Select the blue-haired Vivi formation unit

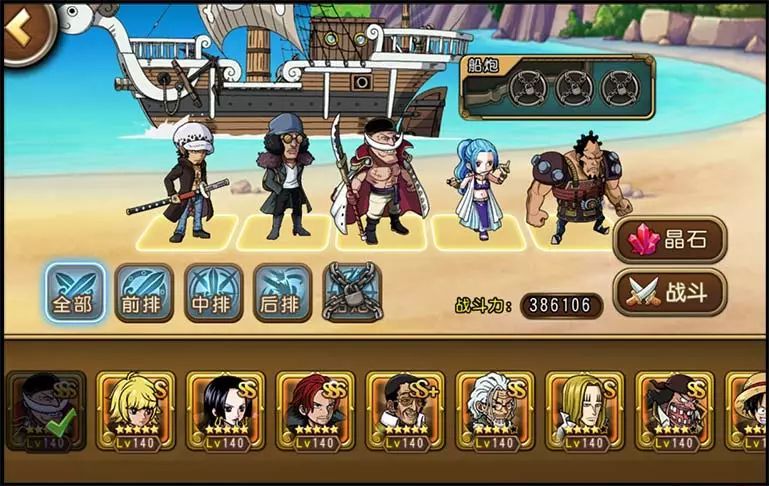478,188
